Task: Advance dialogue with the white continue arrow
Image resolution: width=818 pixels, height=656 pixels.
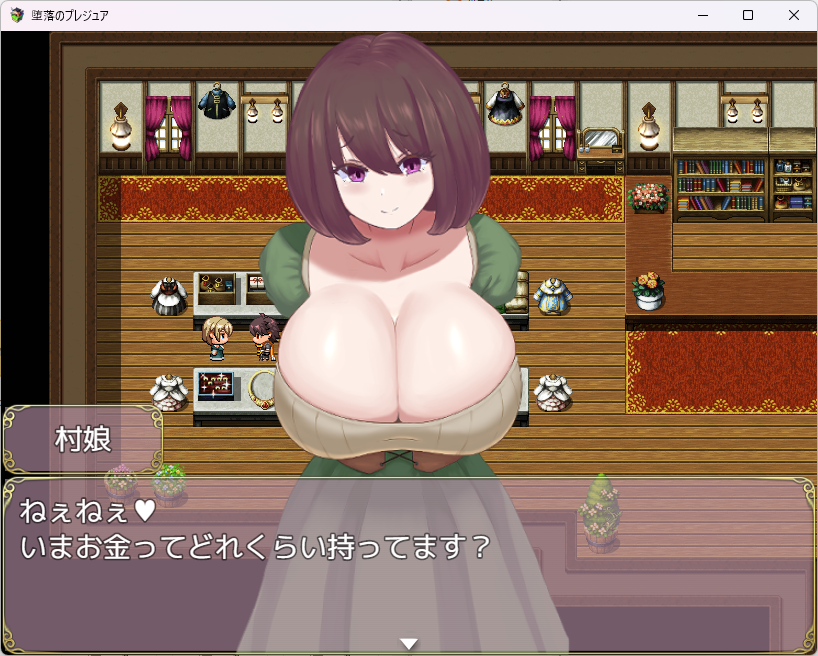Action: click(408, 643)
